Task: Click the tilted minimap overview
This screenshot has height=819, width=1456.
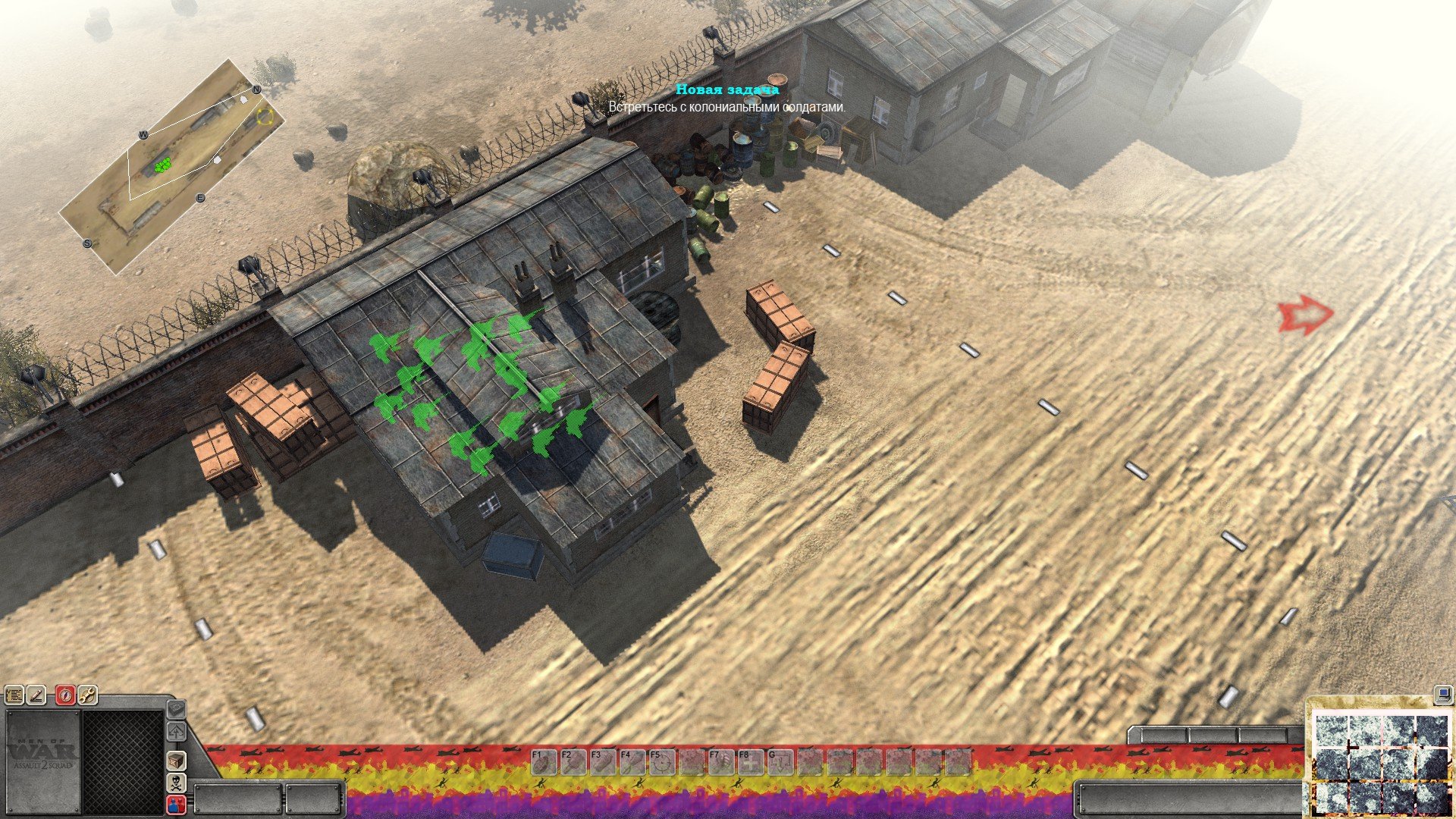Action: (172, 166)
